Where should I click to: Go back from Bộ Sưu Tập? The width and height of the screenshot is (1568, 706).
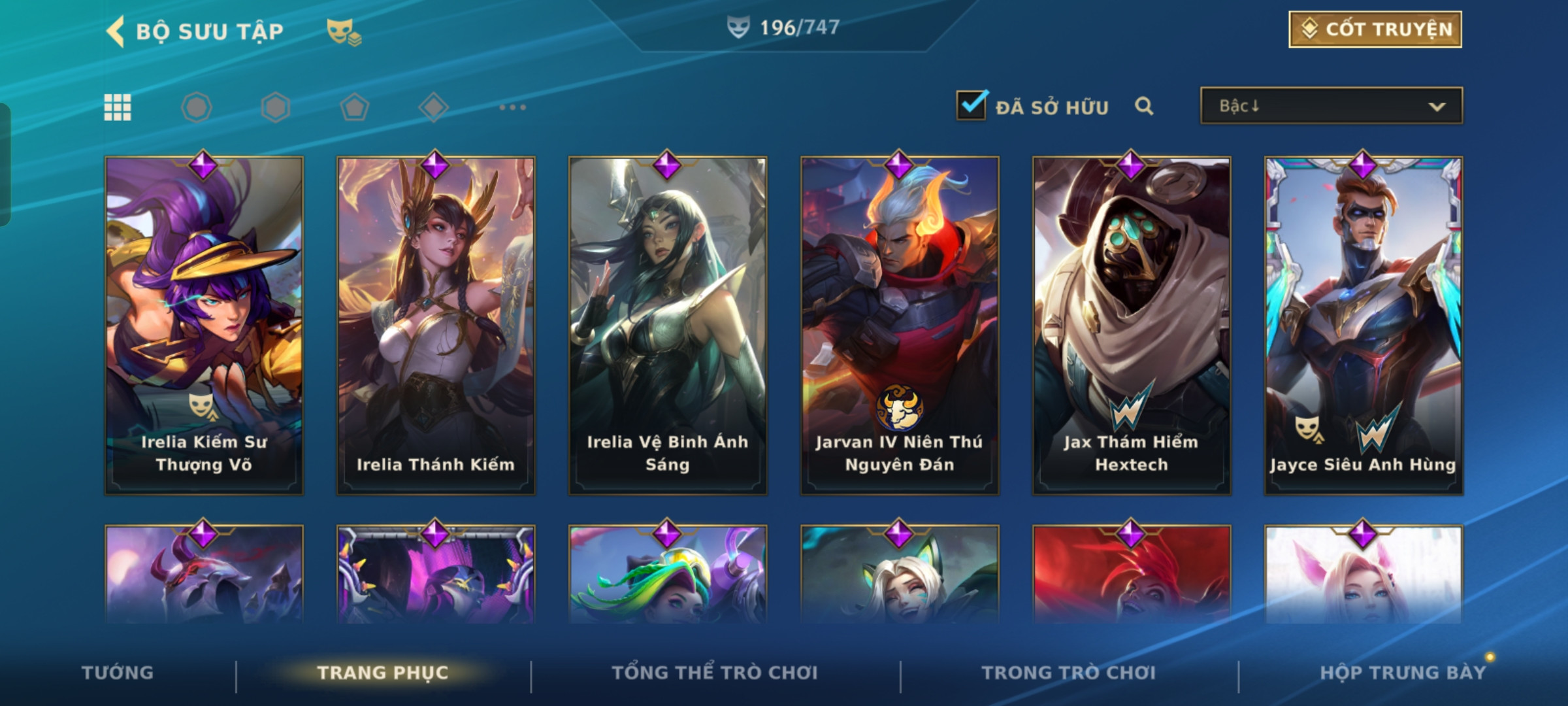116,31
